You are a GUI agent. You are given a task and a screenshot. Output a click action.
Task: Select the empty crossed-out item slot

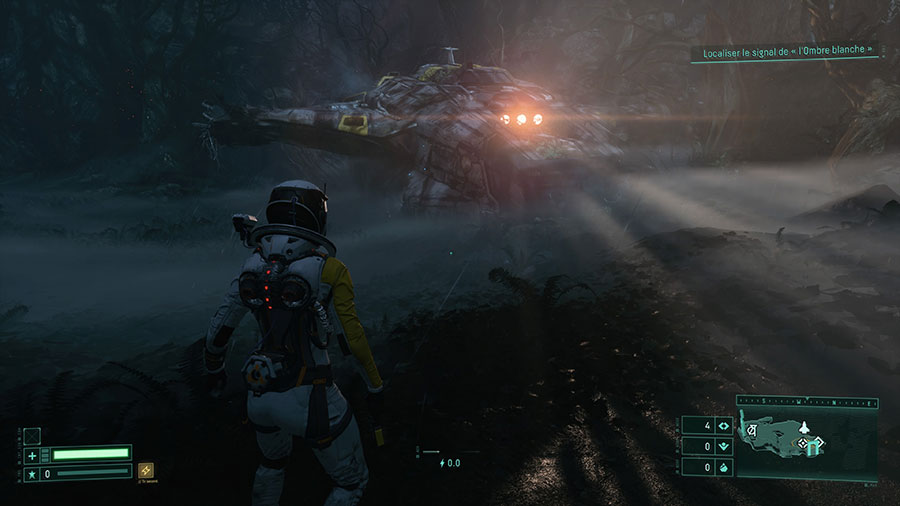[32, 436]
